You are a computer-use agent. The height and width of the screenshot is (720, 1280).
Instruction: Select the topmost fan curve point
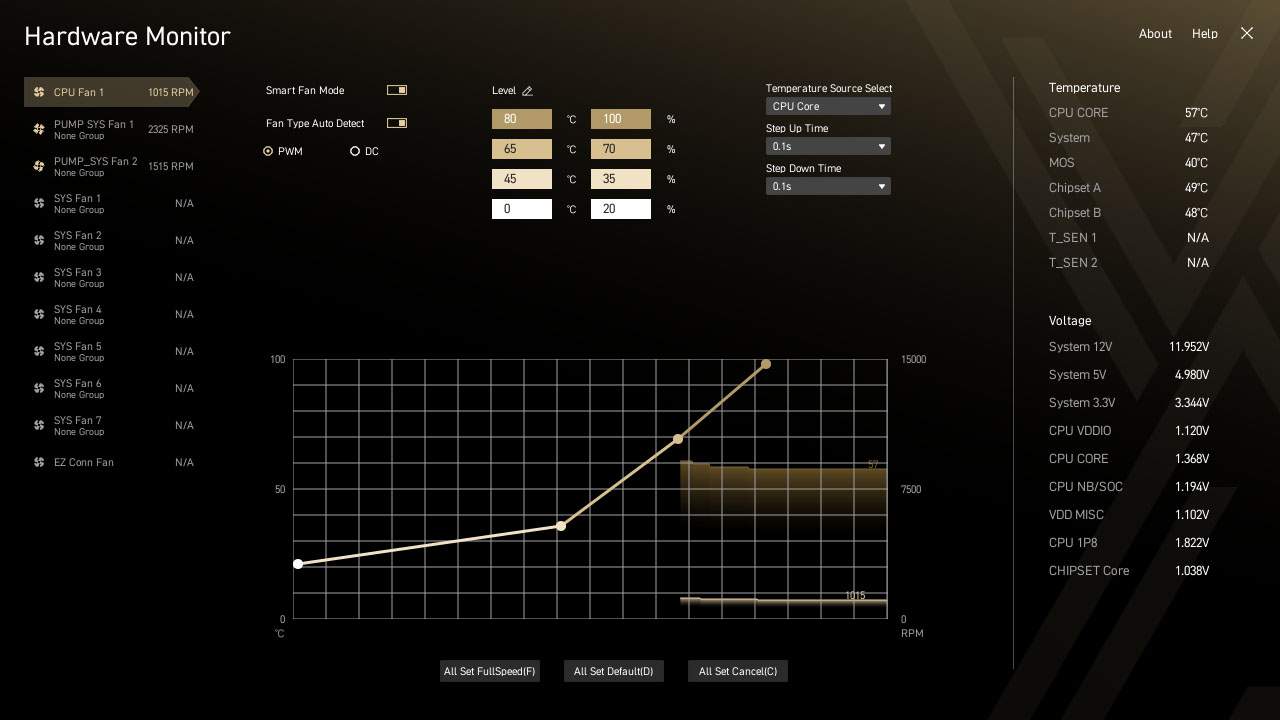[x=765, y=364]
